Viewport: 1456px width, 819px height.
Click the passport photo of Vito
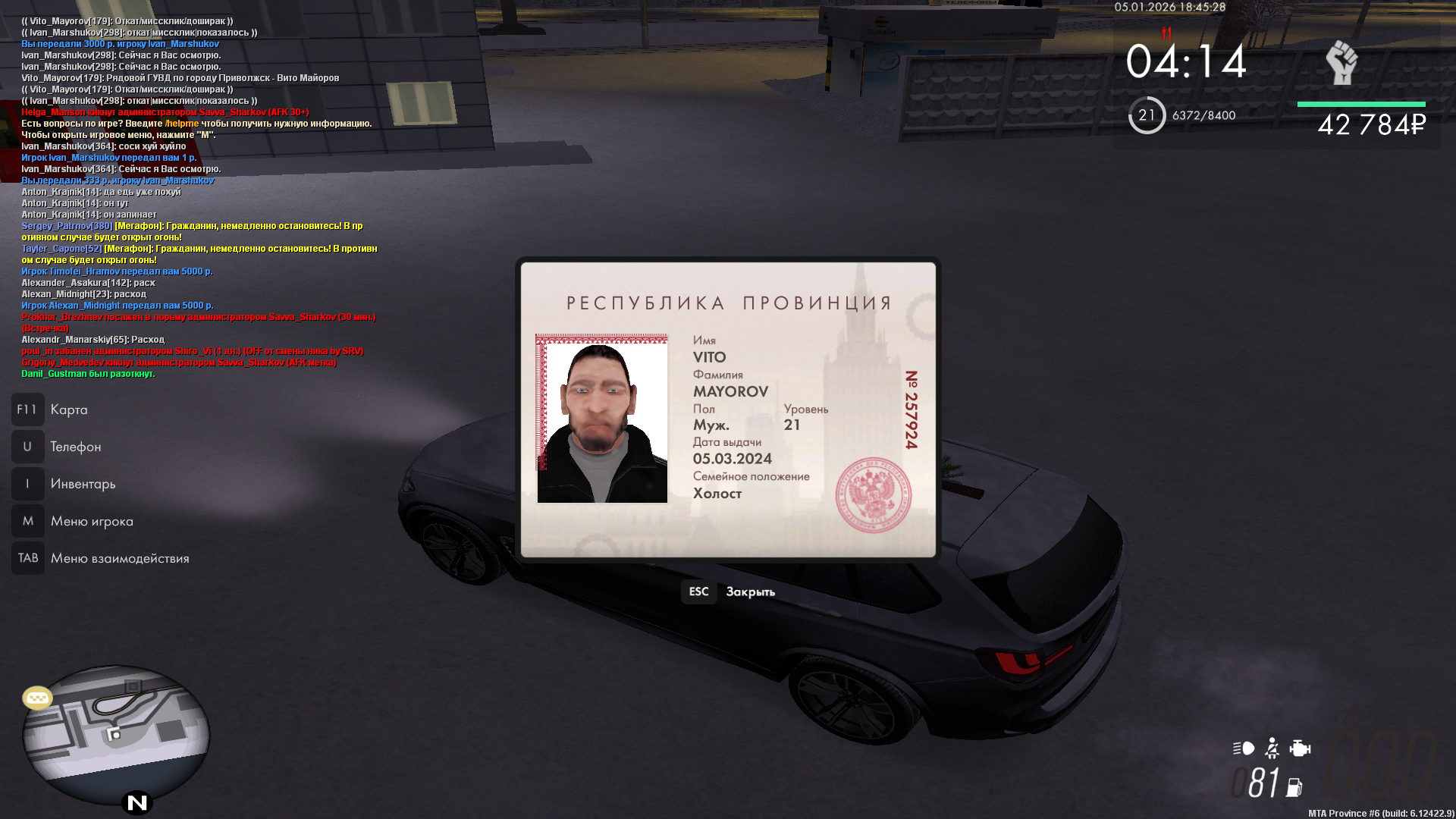click(x=602, y=419)
